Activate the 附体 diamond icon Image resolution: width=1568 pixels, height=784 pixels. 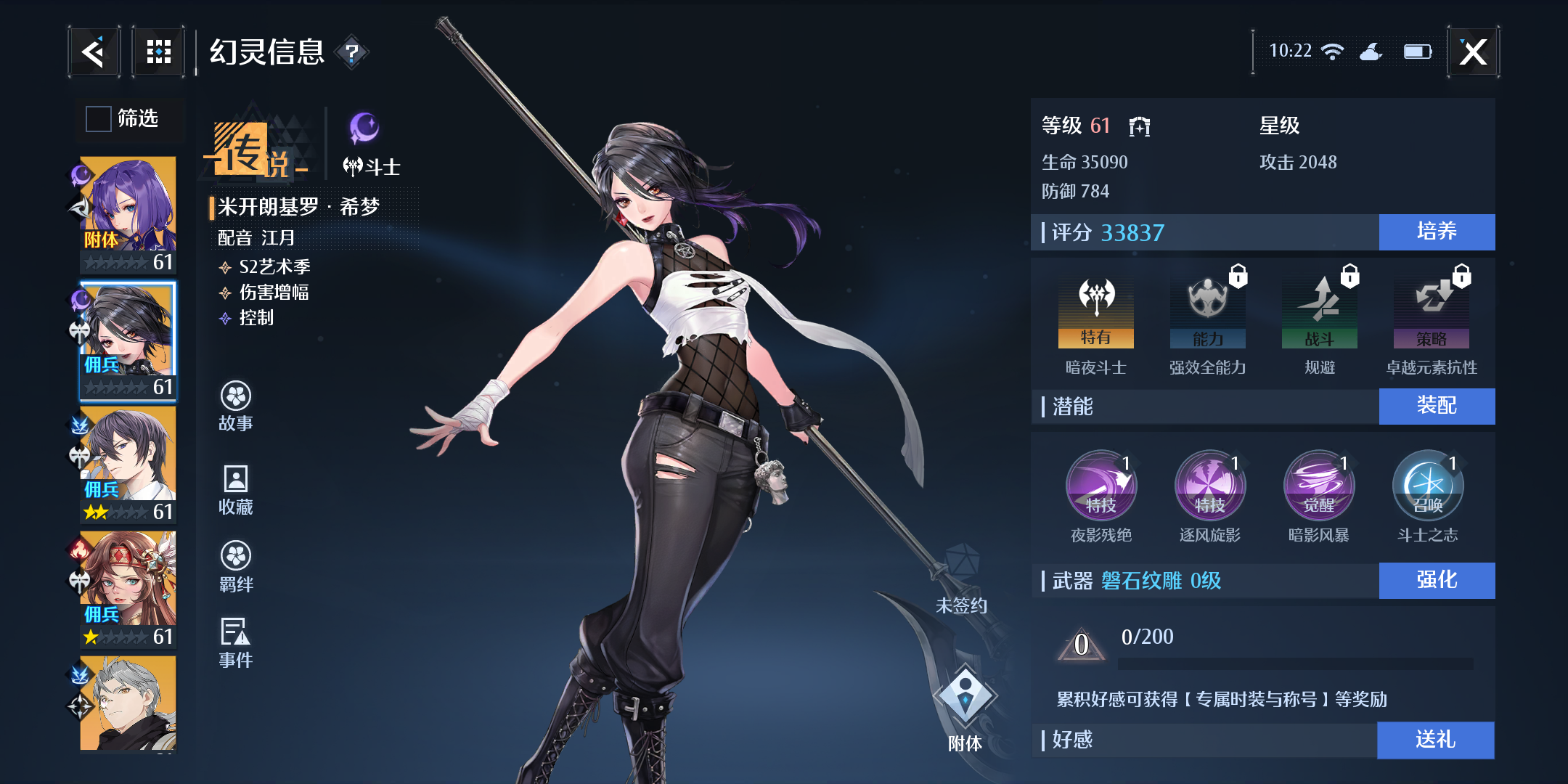pyautogui.click(x=965, y=697)
